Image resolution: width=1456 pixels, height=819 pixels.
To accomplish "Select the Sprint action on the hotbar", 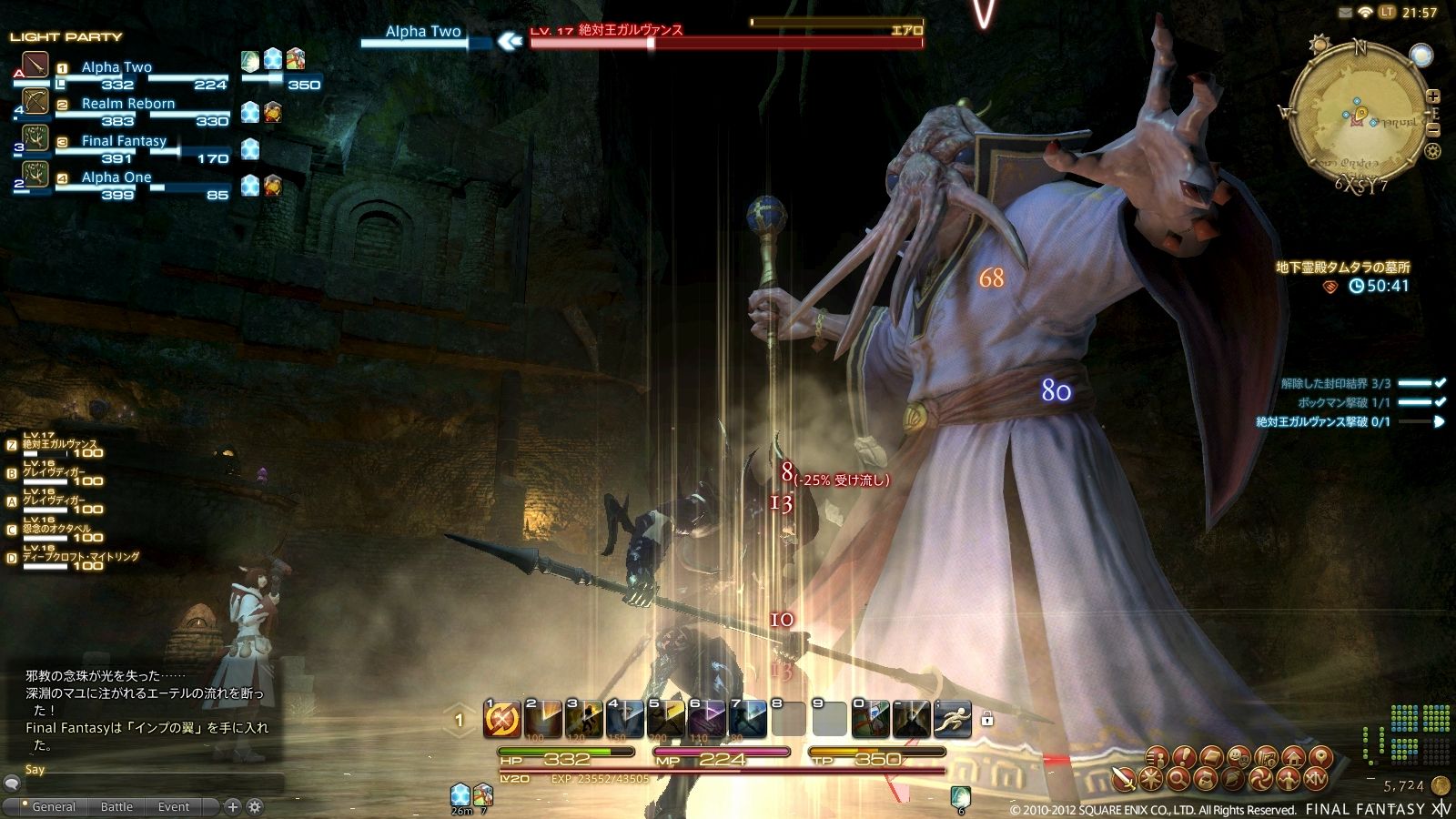I will coord(952,719).
